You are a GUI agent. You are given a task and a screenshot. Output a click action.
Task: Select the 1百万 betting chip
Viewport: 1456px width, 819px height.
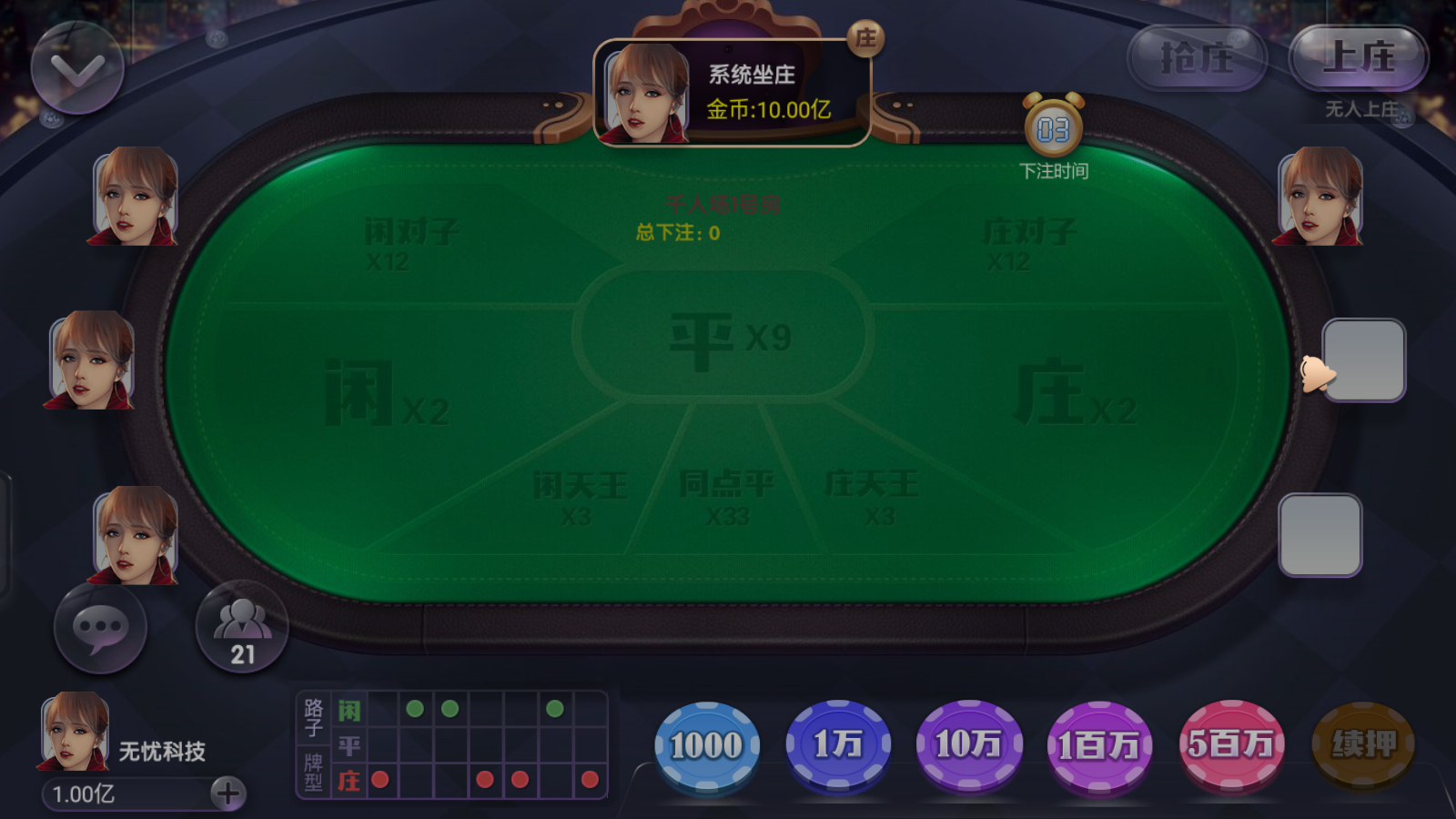coord(1099,744)
